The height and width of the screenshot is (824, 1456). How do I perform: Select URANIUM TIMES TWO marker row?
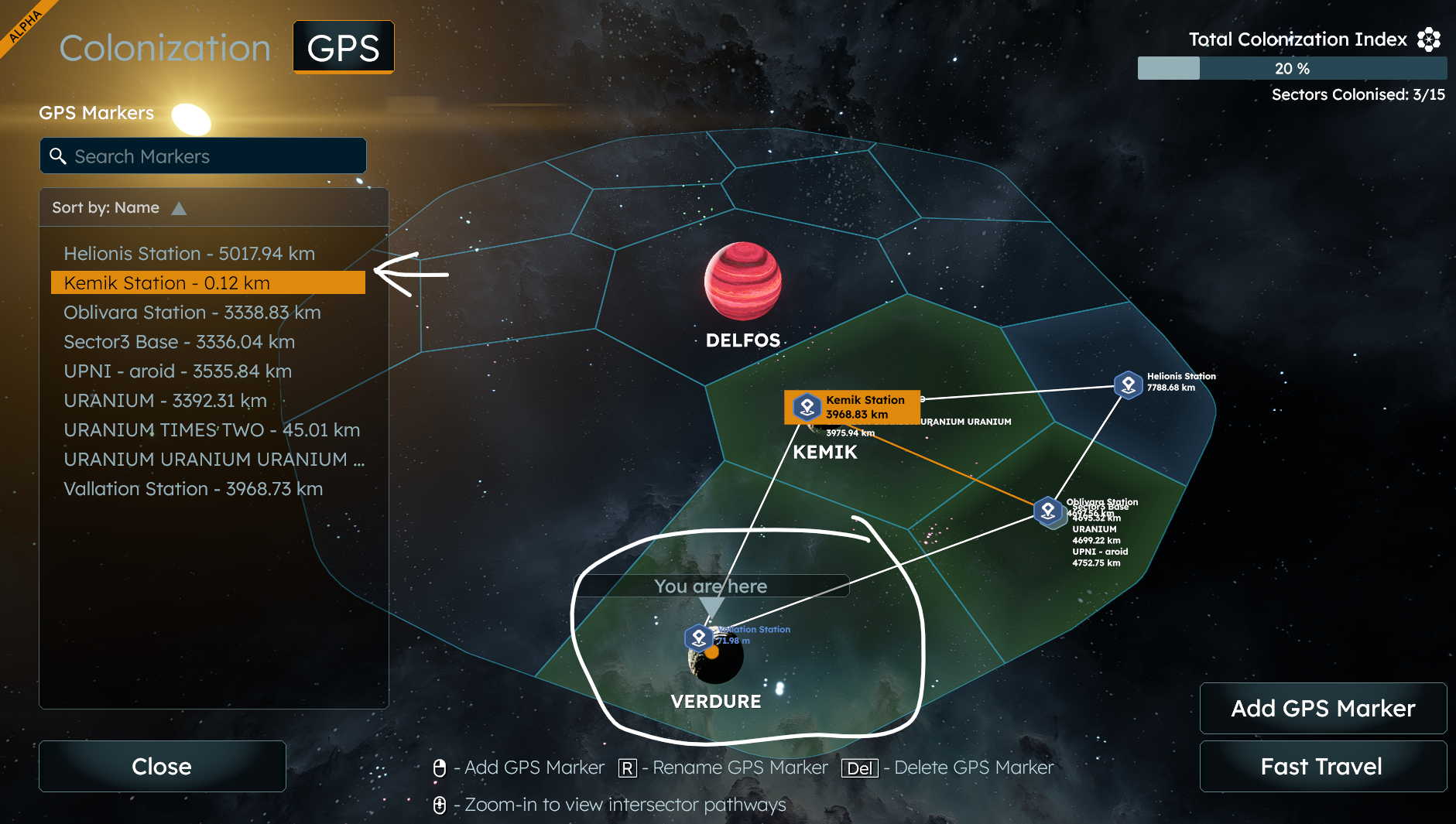(x=211, y=430)
